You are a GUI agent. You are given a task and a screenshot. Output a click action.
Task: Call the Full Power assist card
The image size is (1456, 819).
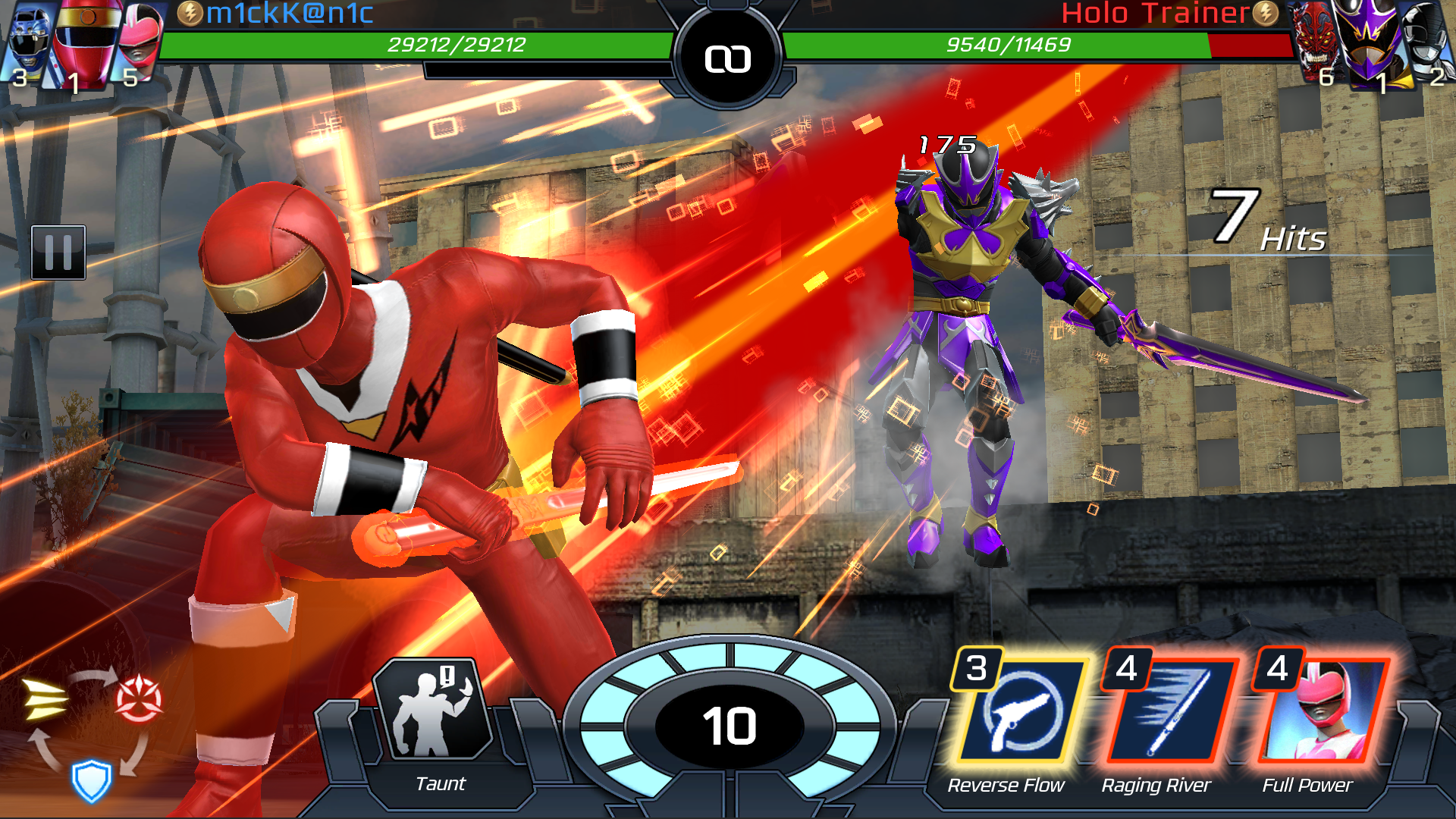(1319, 711)
